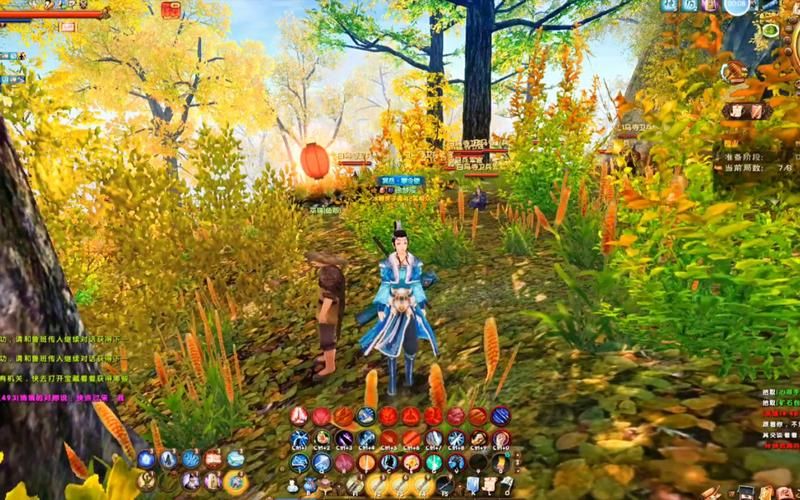800x500 pixels.
Task: Activate the glowing teal orb skill
Action: [434, 462]
